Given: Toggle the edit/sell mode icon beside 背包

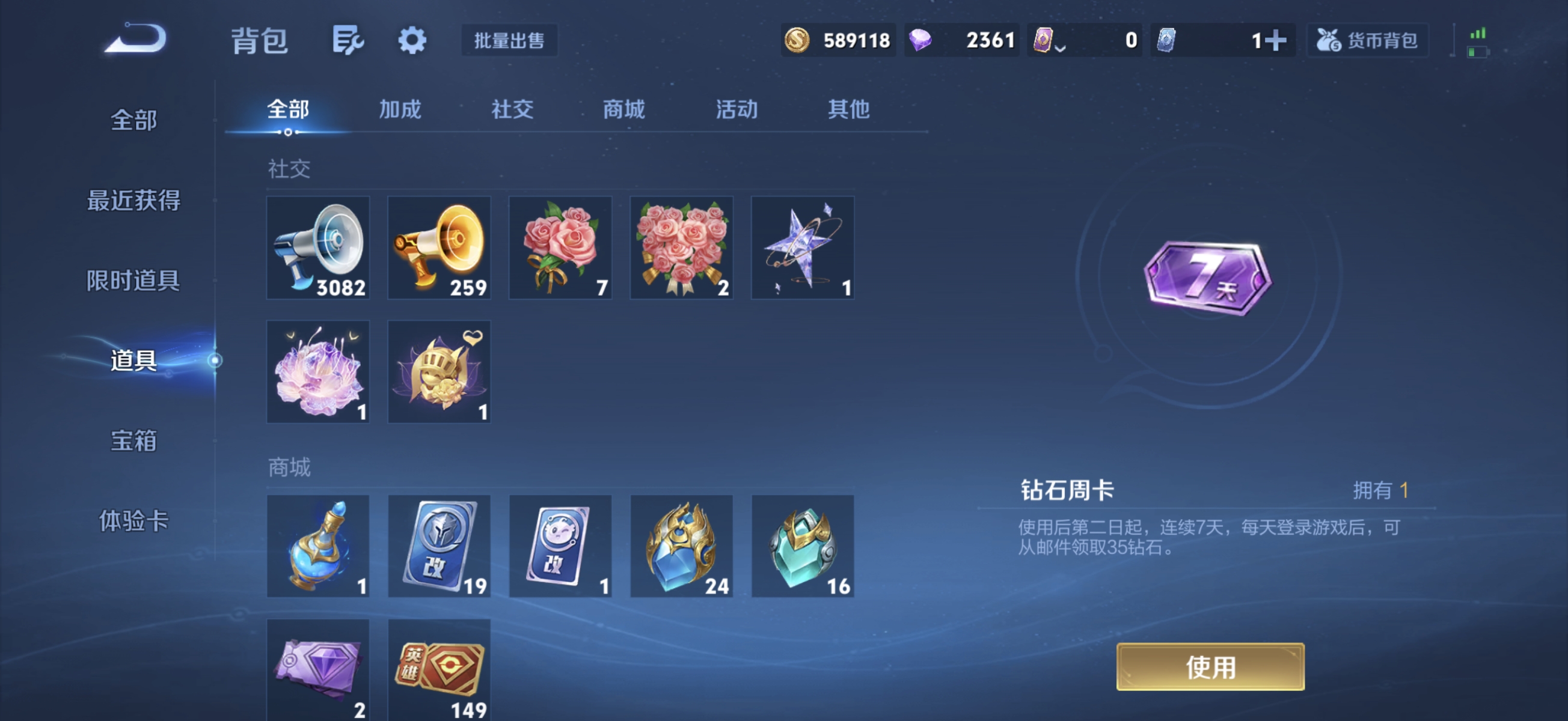Looking at the screenshot, I should coord(348,40).
